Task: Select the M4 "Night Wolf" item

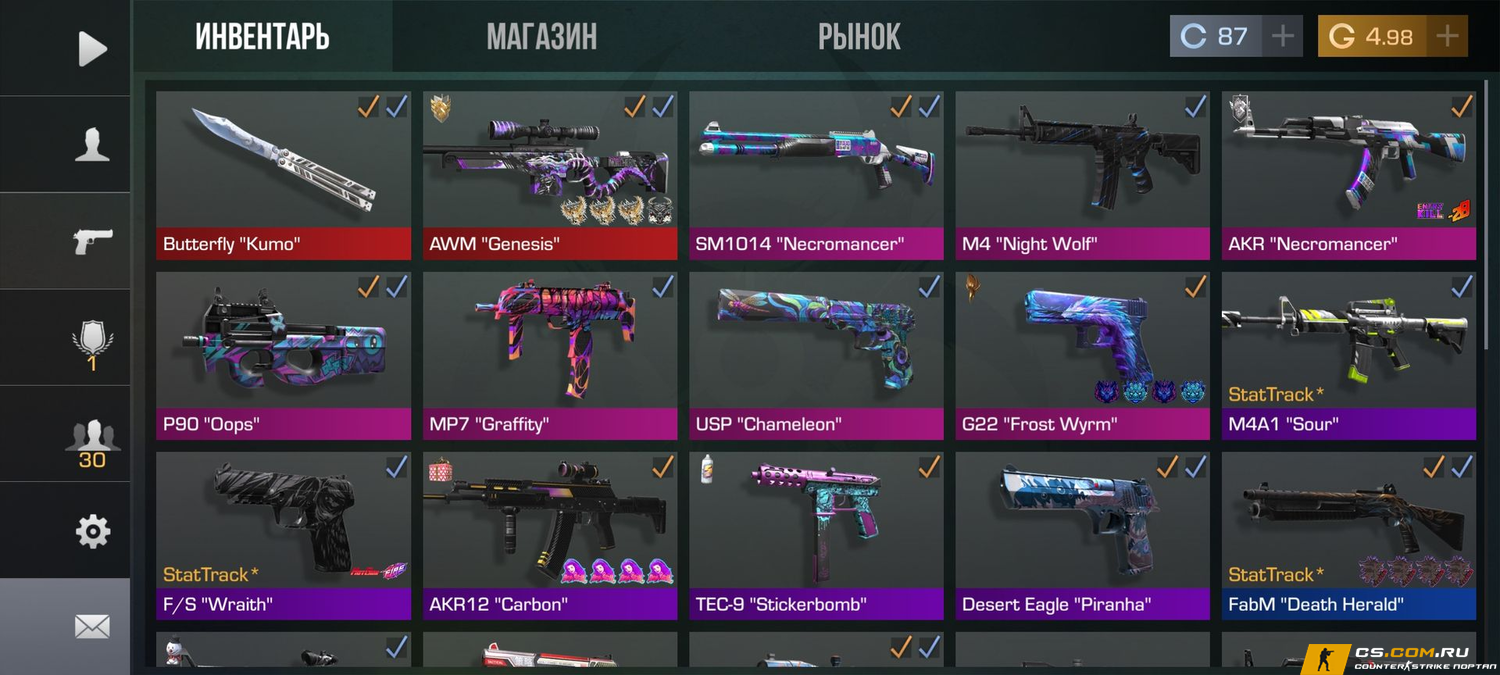Action: [x=1082, y=175]
